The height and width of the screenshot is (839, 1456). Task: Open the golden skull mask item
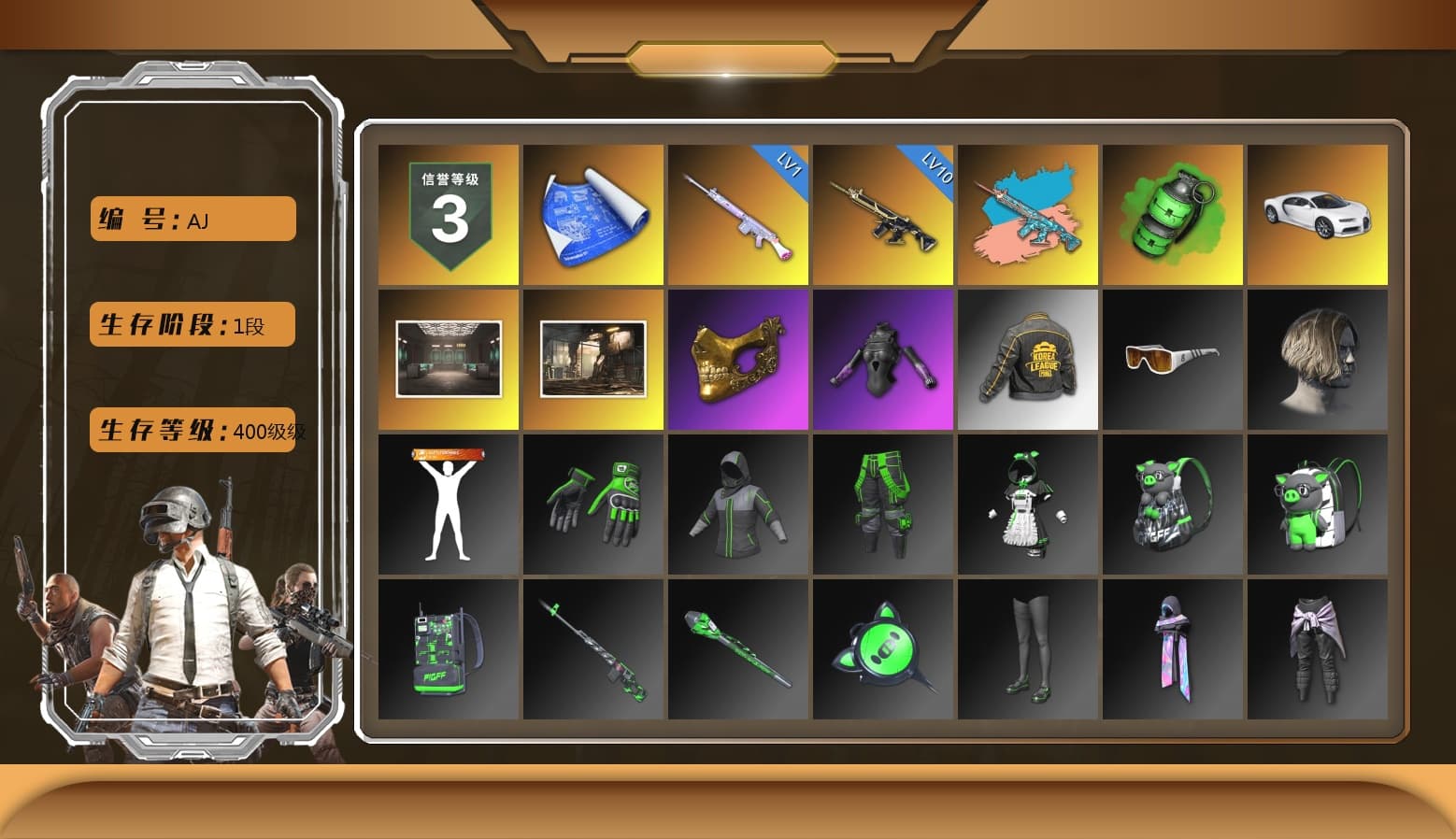[x=737, y=360]
